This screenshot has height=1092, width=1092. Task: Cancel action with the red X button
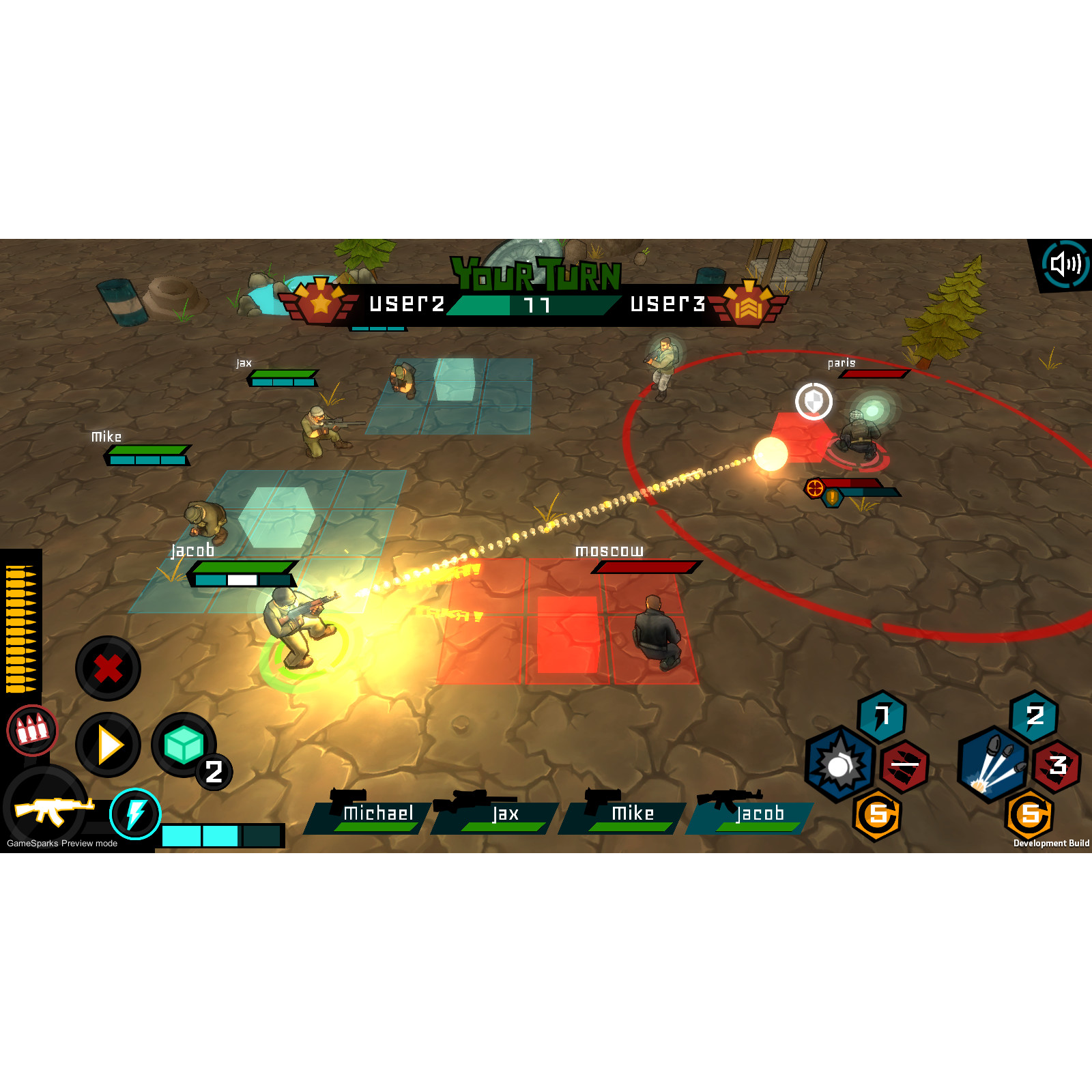point(108,668)
